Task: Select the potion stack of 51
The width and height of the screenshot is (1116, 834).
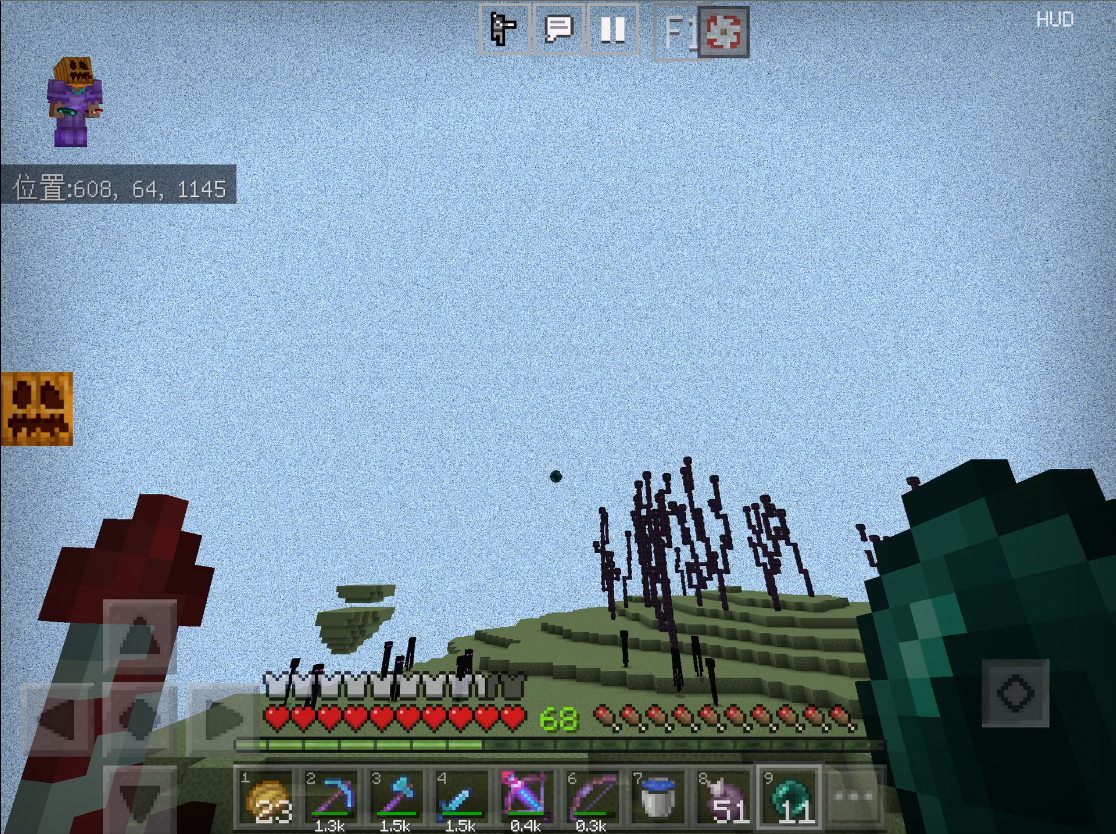Action: pos(723,797)
